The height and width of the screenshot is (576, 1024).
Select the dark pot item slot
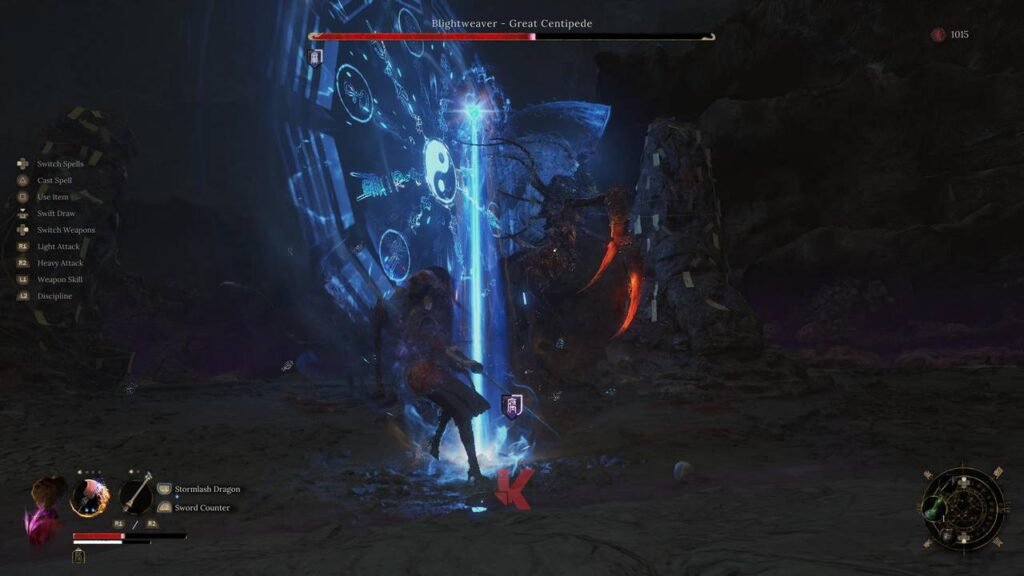[946, 536]
